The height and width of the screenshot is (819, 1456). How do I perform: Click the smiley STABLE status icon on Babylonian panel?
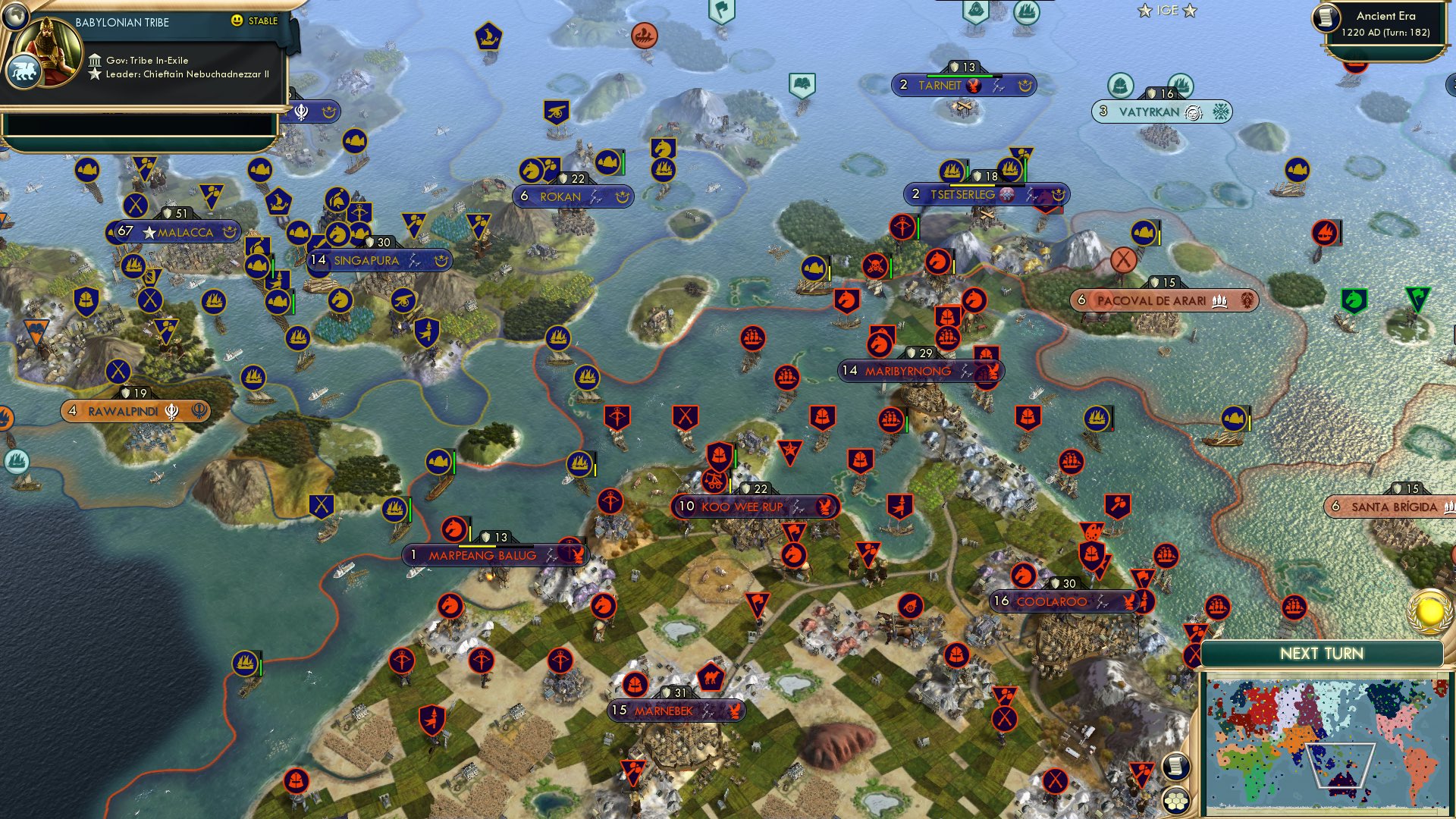pyautogui.click(x=237, y=21)
